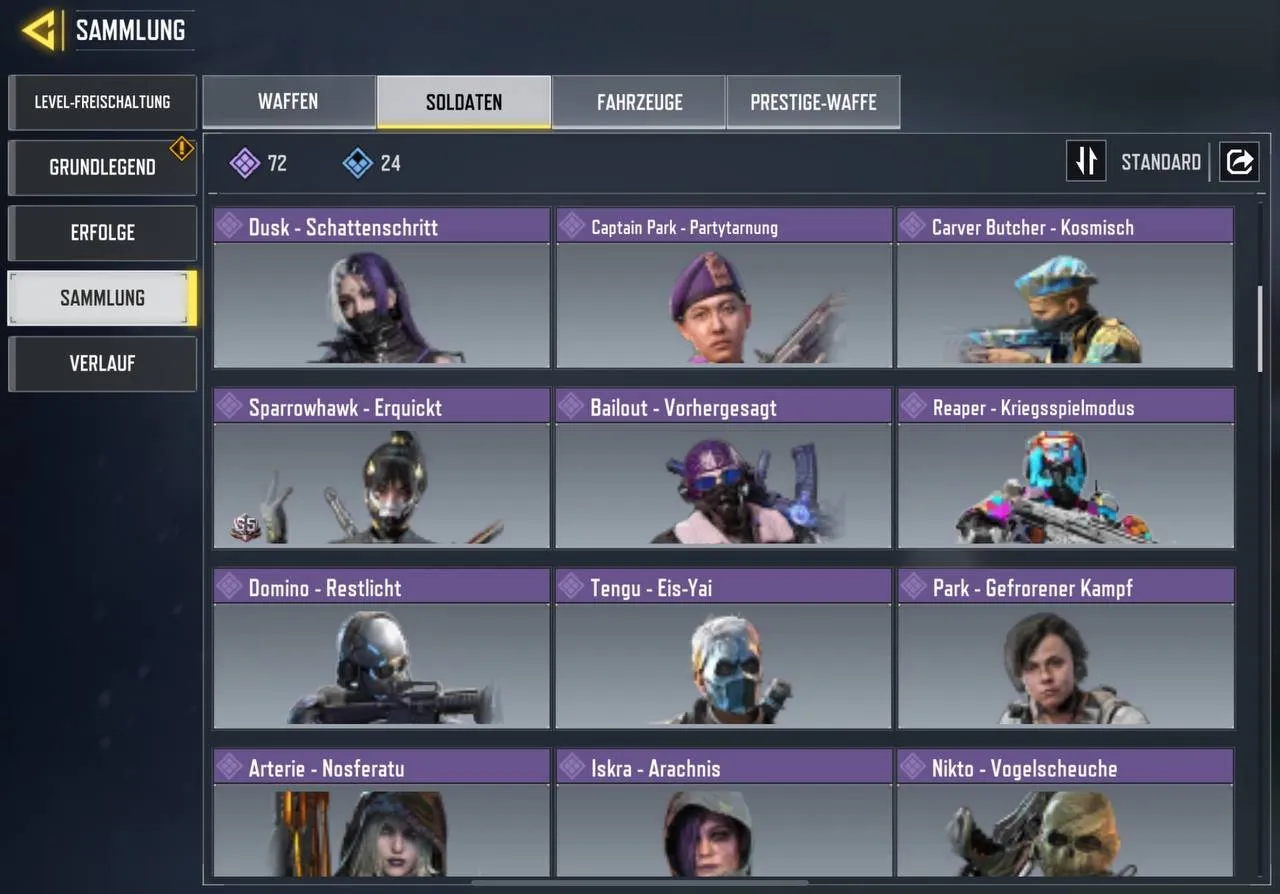Click the back arrow next to SAMMLUNG
This screenshot has height=894, width=1280.
pyautogui.click(x=42, y=28)
